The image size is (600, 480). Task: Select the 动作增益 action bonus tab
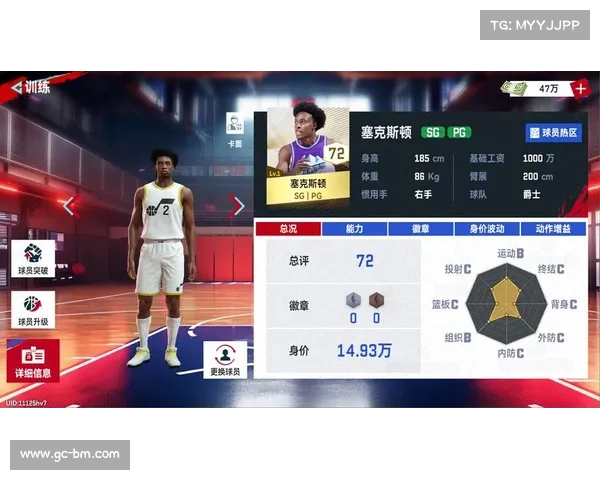click(x=554, y=229)
